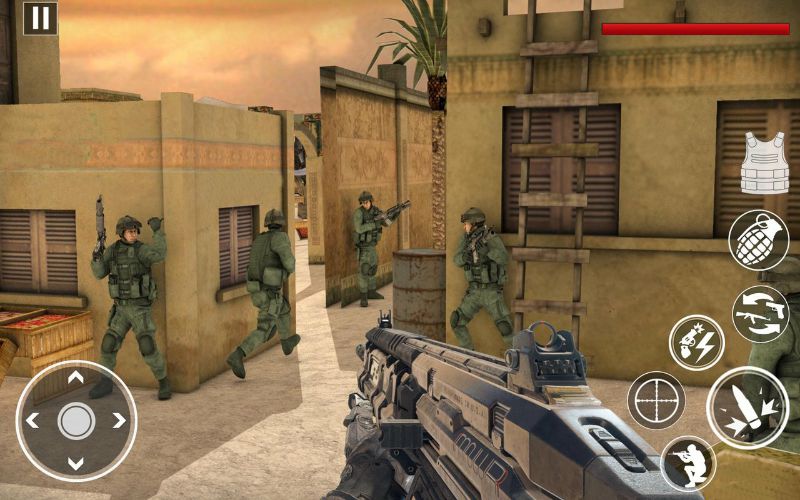
Task: Throw a grenade
Action: [x=757, y=240]
